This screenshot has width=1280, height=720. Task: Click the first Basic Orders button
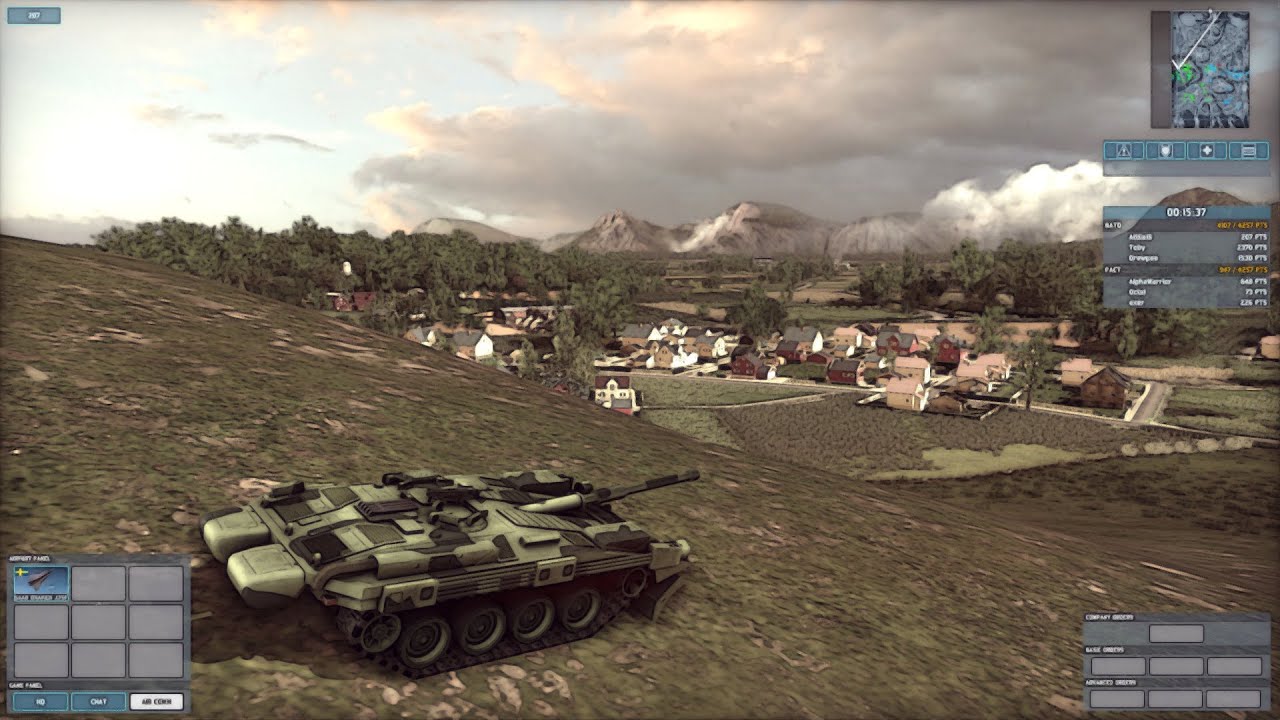(x=1118, y=666)
